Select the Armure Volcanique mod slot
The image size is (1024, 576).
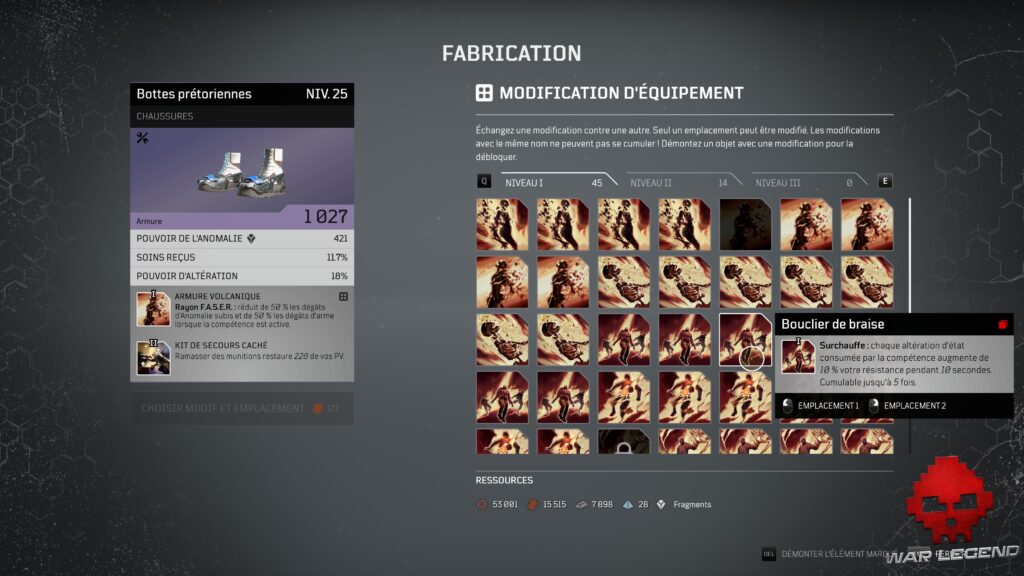tap(242, 309)
